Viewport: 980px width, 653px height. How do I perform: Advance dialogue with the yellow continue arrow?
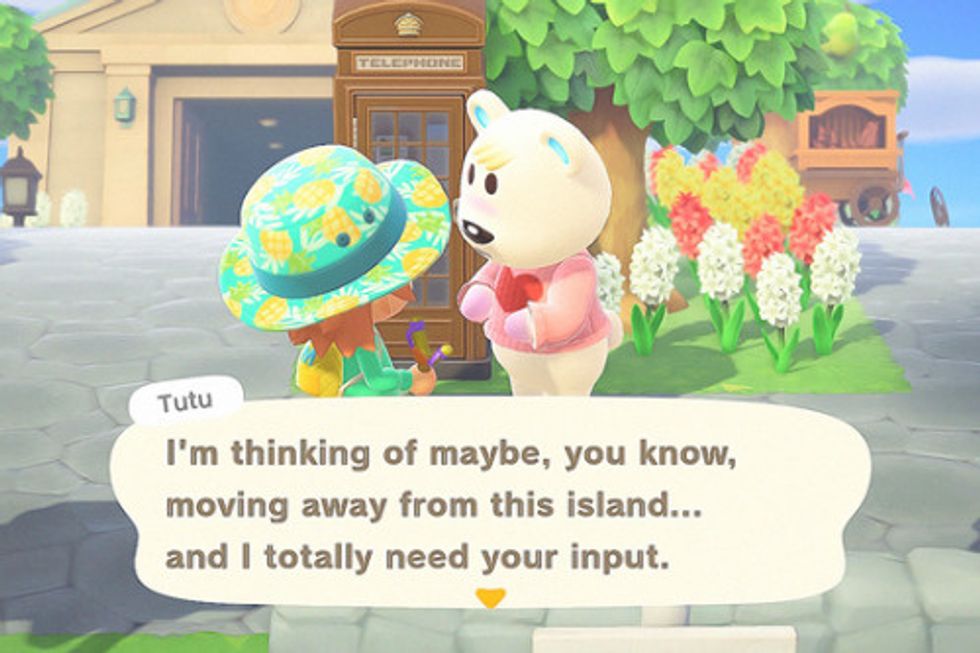pyautogui.click(x=490, y=598)
